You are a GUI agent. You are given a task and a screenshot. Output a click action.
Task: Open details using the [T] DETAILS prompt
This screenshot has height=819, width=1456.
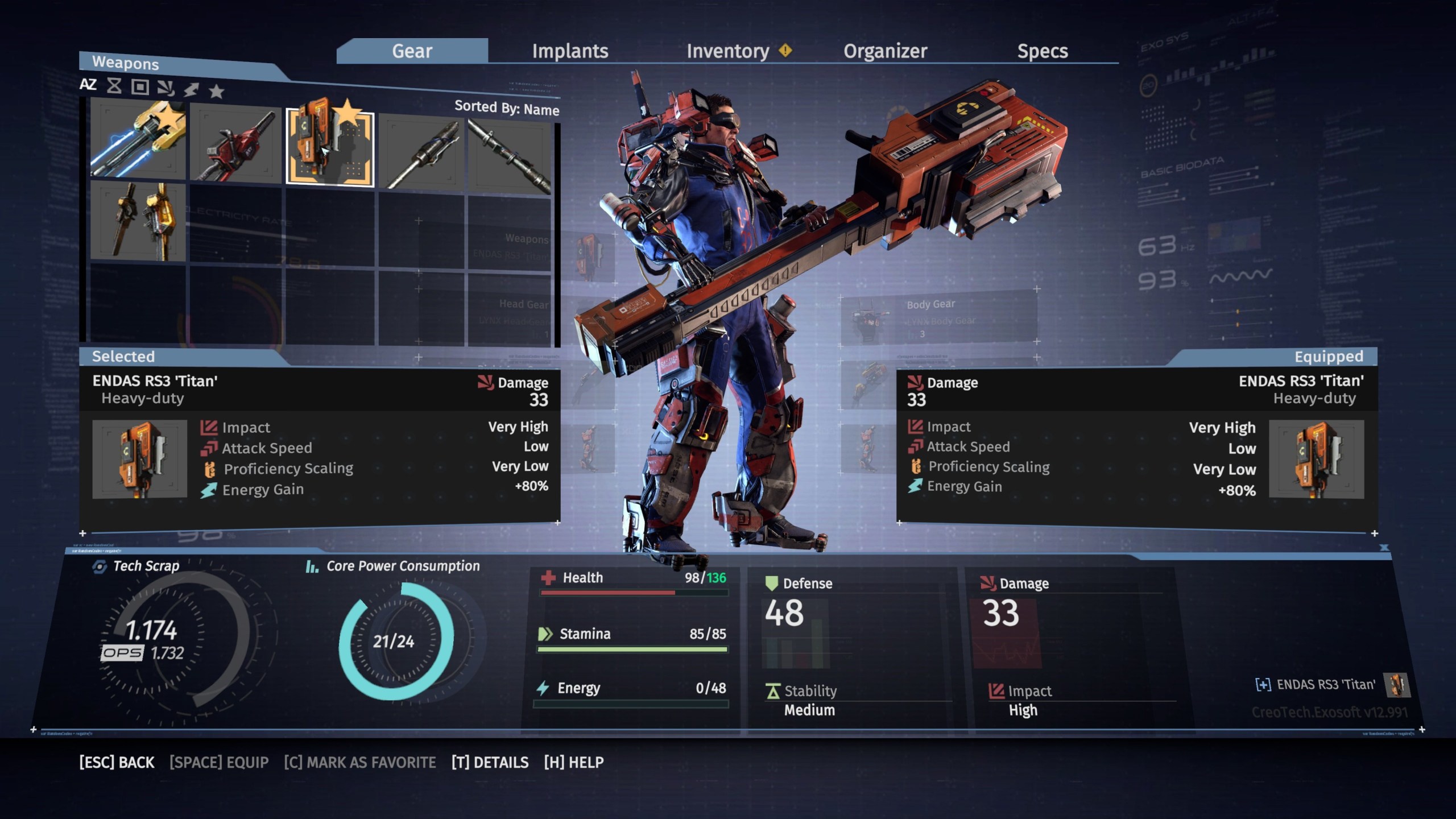[x=491, y=762]
